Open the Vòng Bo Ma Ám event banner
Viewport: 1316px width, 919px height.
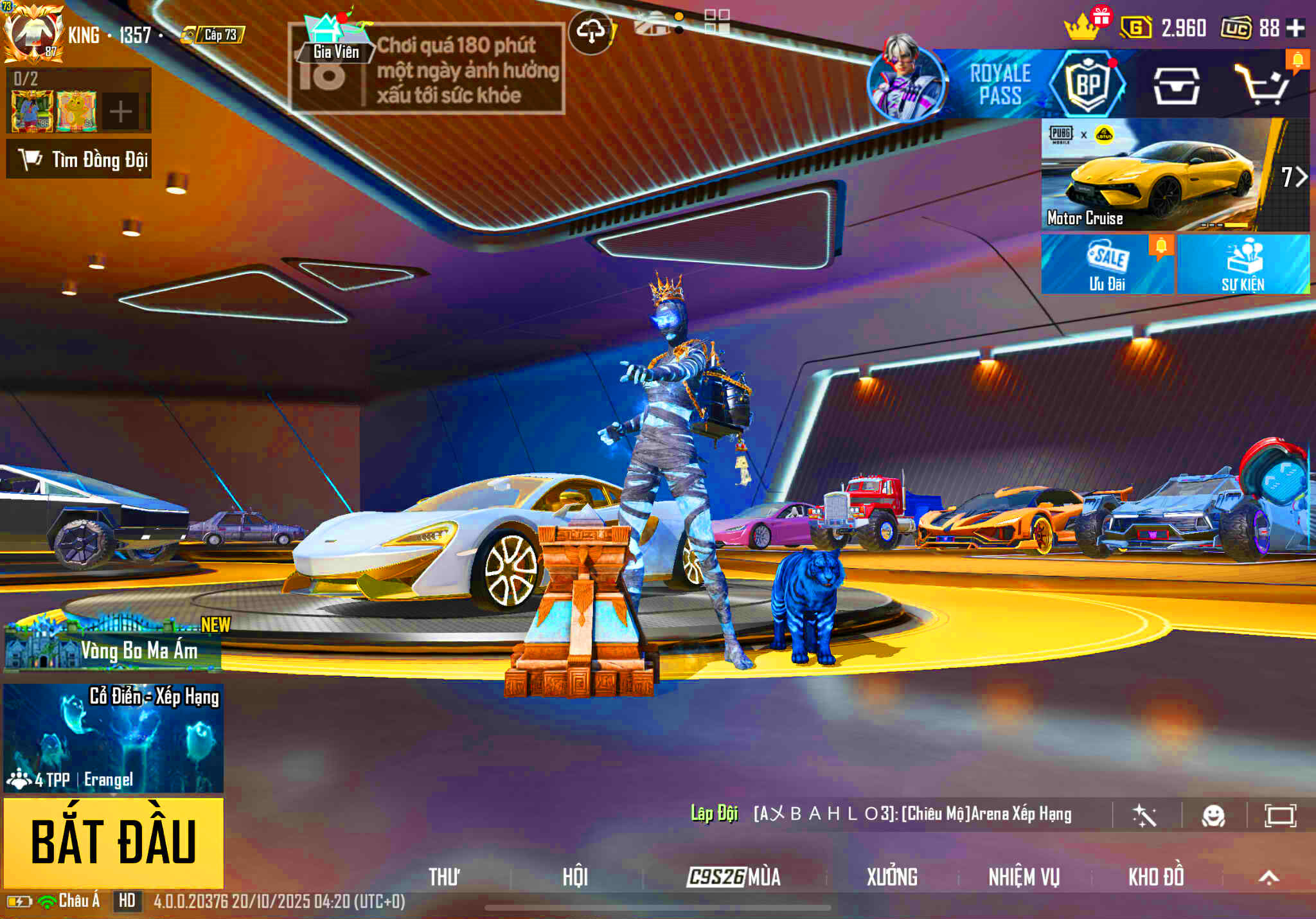[113, 645]
